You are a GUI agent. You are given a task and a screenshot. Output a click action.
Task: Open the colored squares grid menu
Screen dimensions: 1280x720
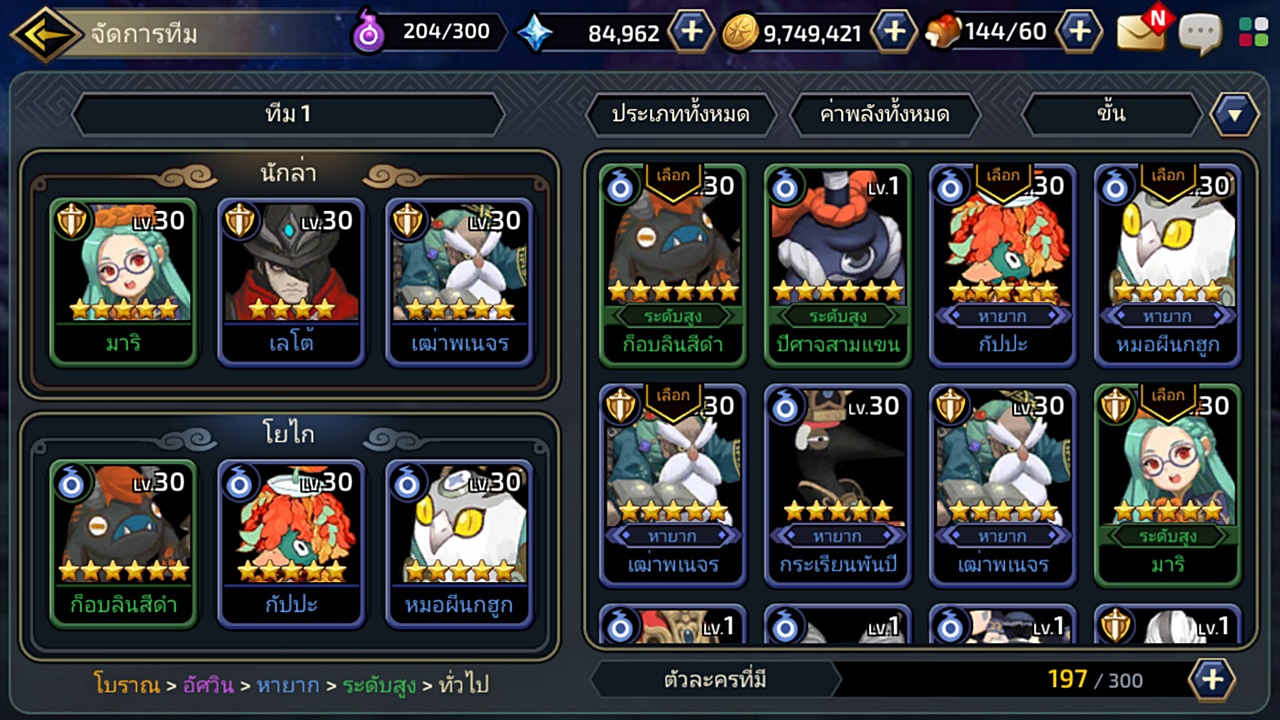coord(1253,32)
